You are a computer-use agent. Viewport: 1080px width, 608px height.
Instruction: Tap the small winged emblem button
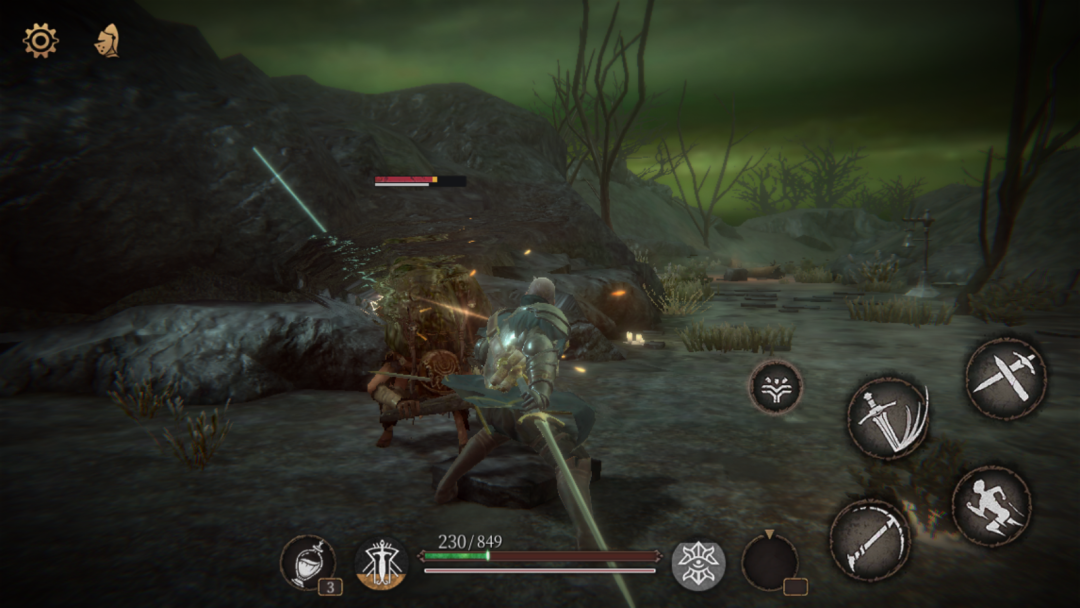click(775, 387)
